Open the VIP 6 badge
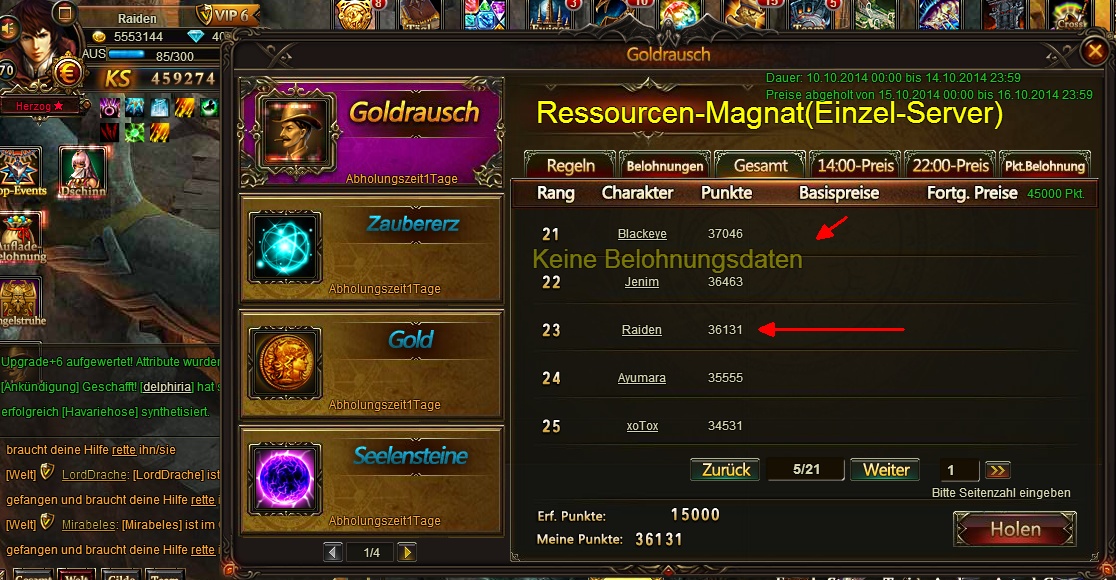 coord(227,14)
